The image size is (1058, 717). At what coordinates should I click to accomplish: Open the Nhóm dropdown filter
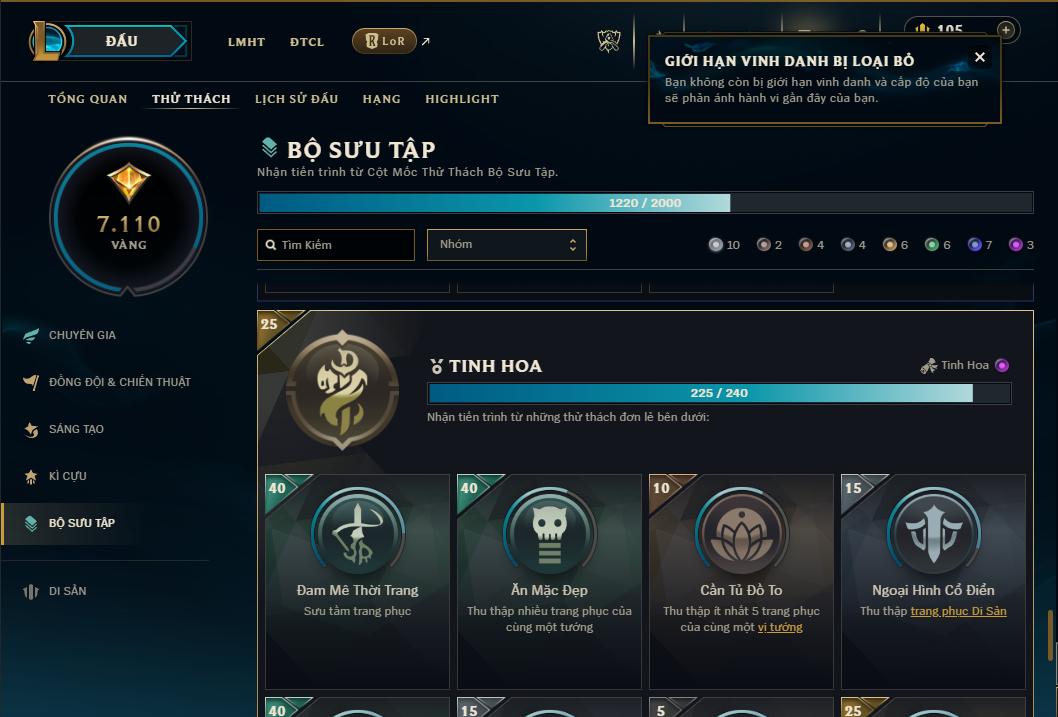pos(506,245)
